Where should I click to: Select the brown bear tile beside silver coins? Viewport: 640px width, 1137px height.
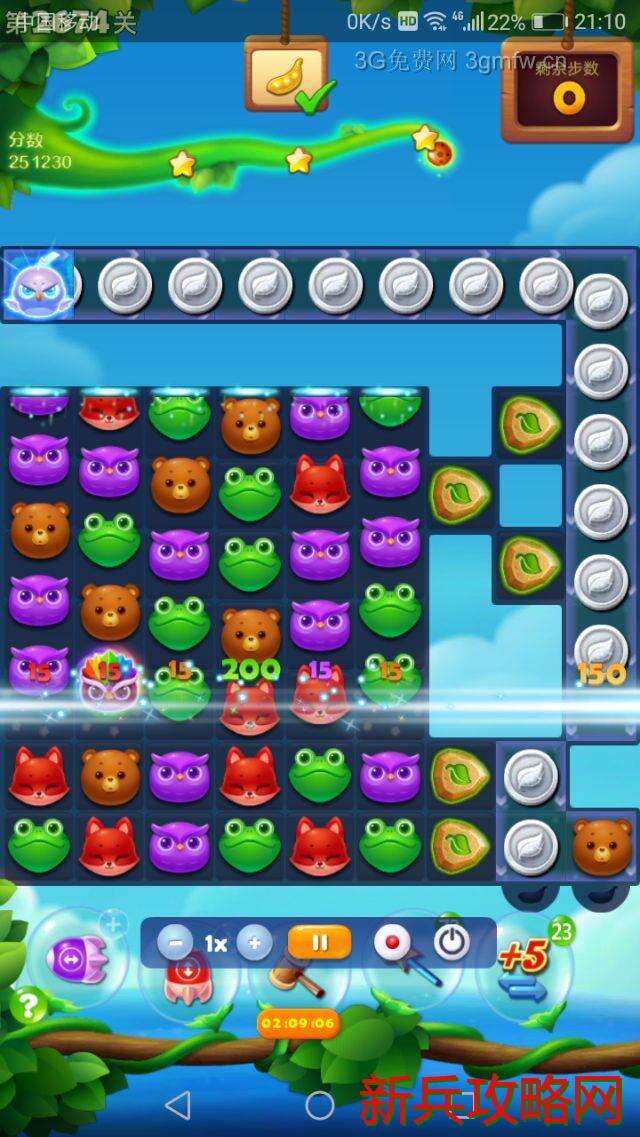(x=601, y=846)
